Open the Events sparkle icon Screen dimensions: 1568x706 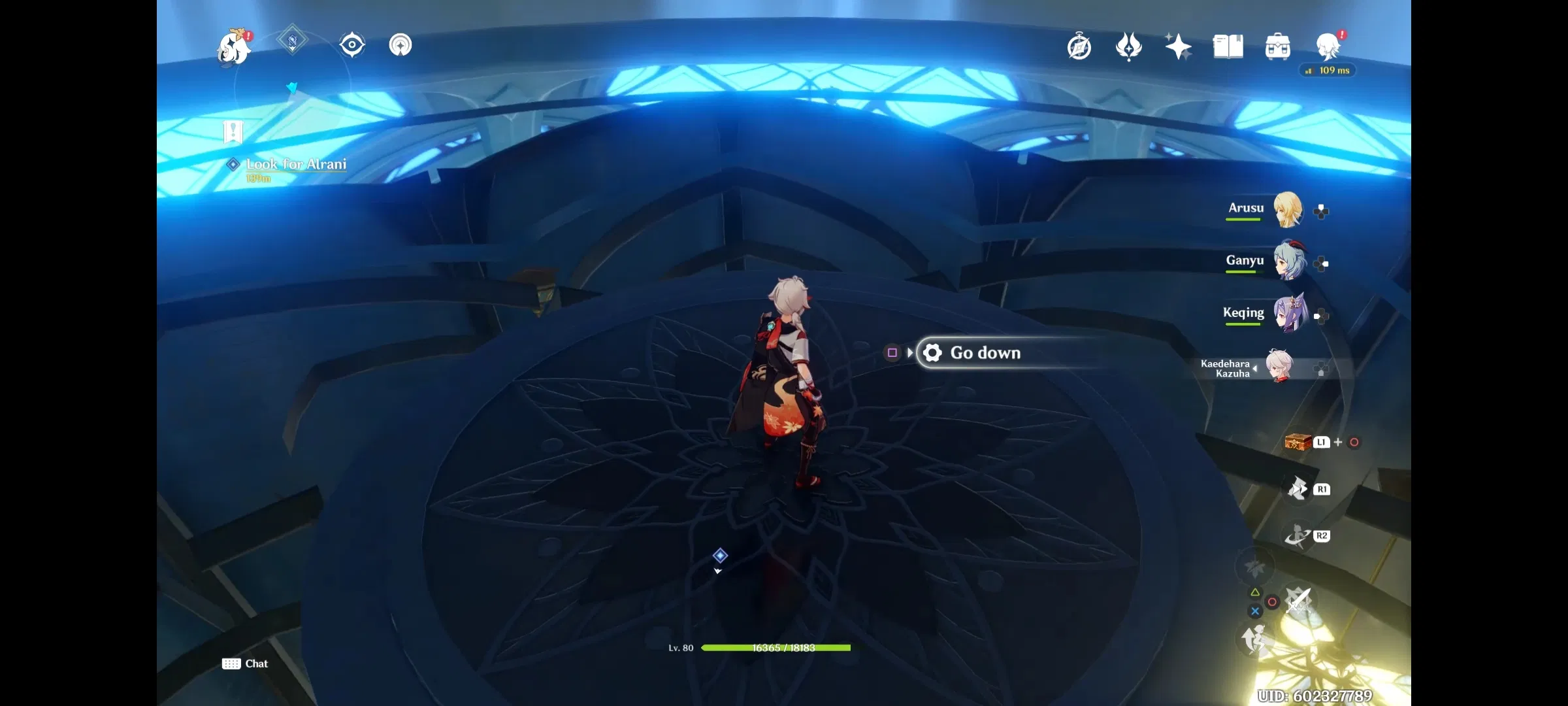coord(1177,46)
